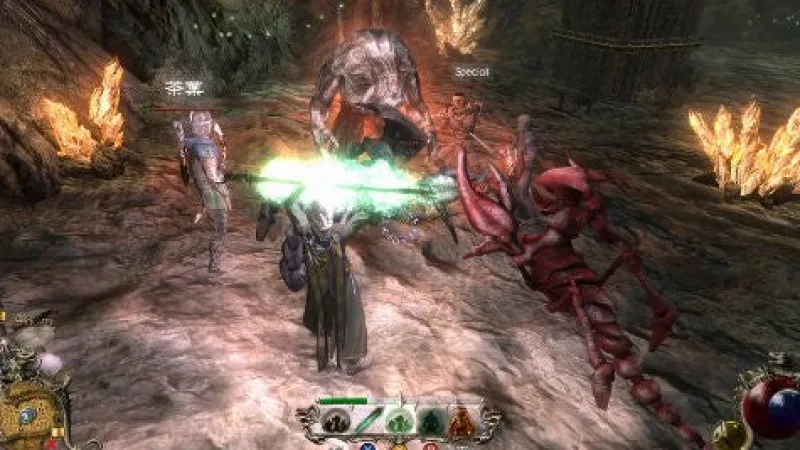Image resolution: width=800 pixels, height=450 pixels.
Task: Choose the dark green figure skill icon
Action: pos(429,422)
